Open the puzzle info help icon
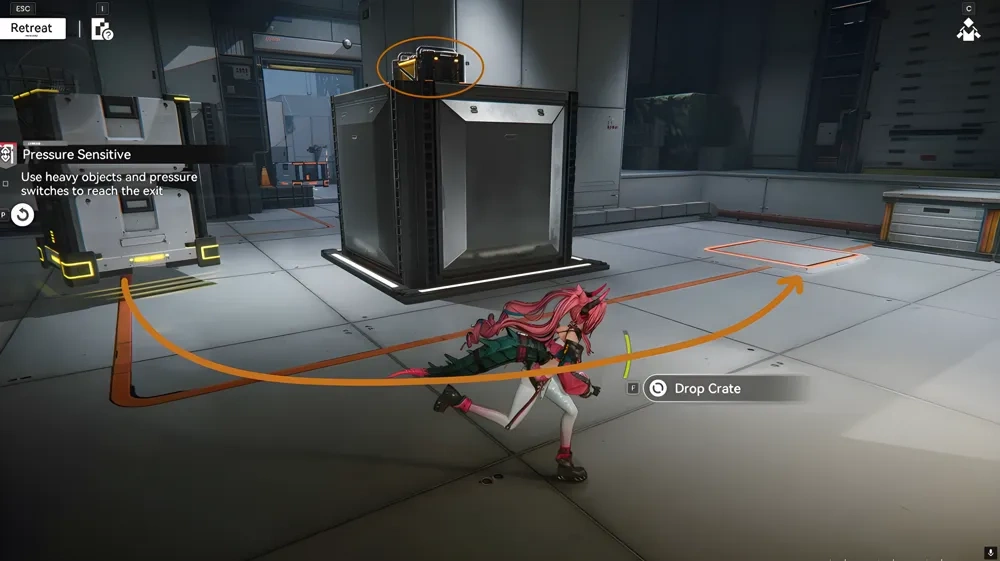This screenshot has width=1000, height=561. click(102, 29)
